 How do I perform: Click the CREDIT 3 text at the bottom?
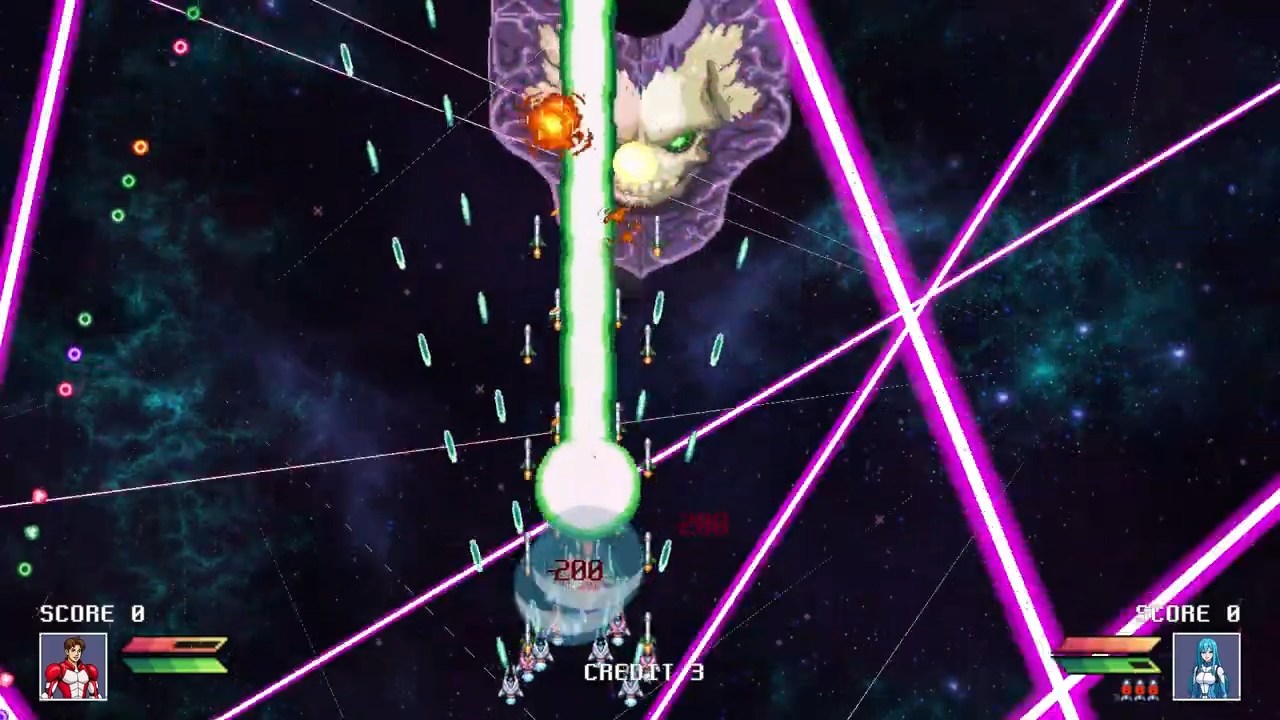[x=644, y=672]
